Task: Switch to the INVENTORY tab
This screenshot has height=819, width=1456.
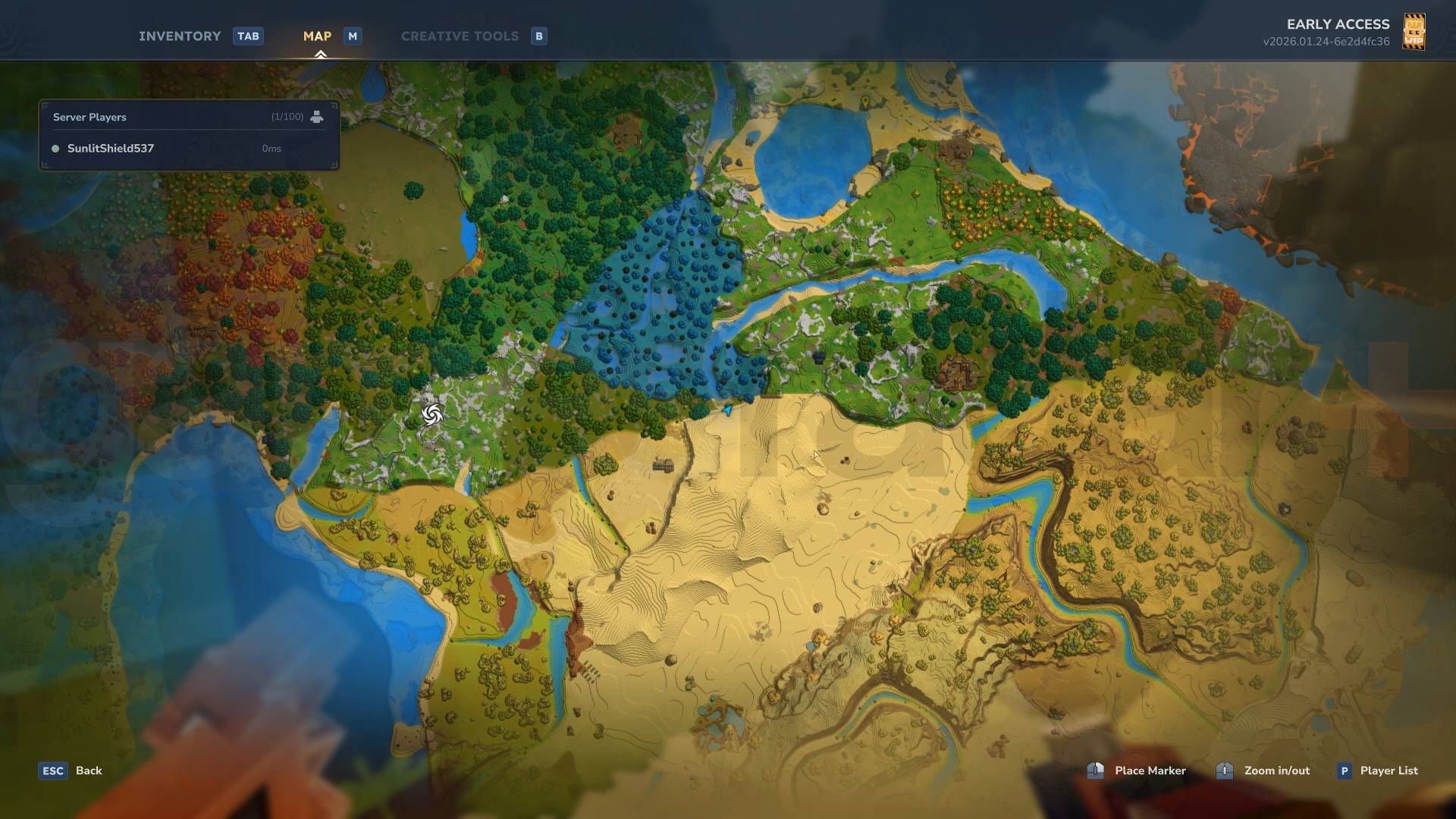Action: (180, 36)
